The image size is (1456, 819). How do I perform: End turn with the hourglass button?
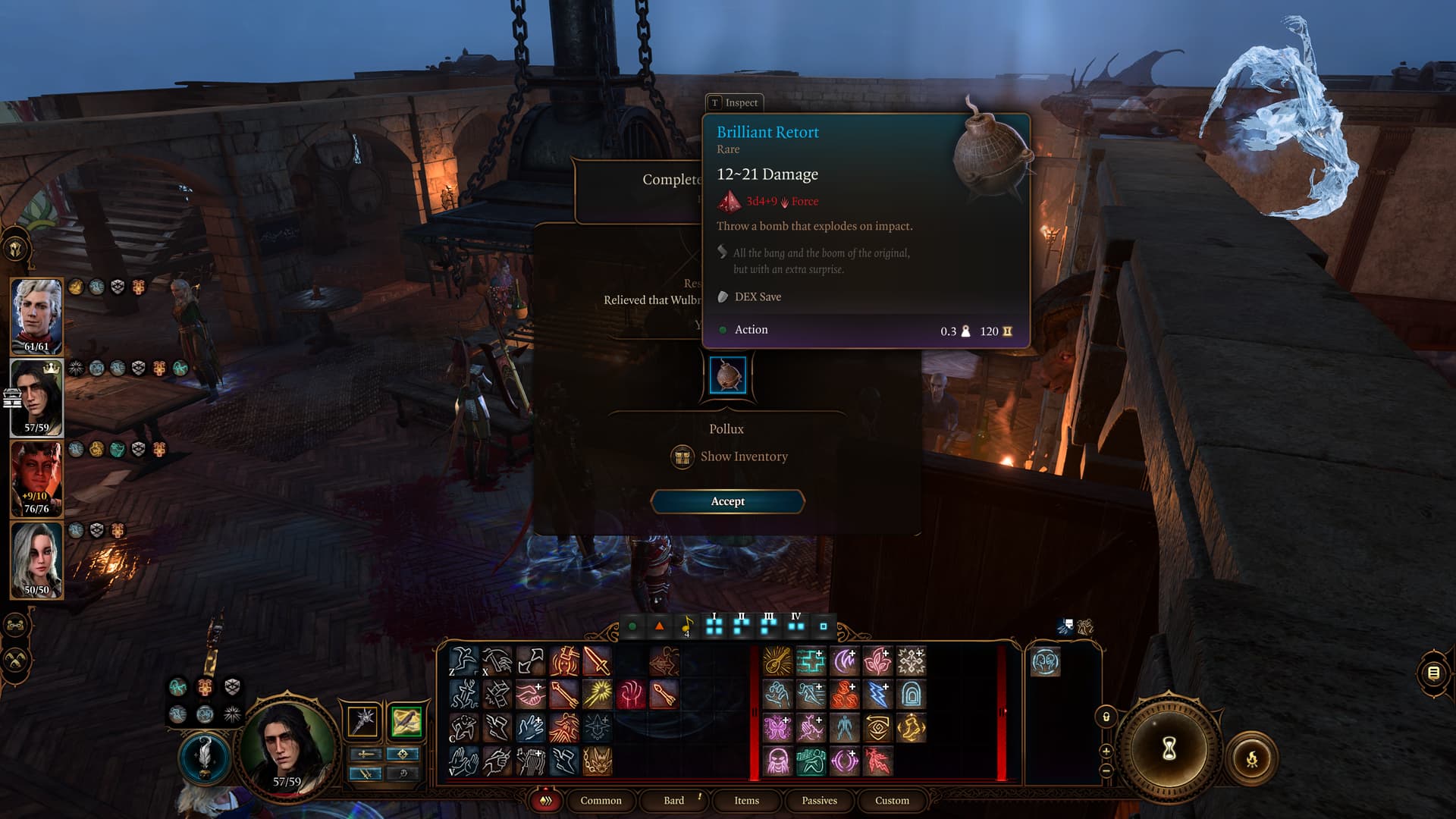[x=1169, y=748]
